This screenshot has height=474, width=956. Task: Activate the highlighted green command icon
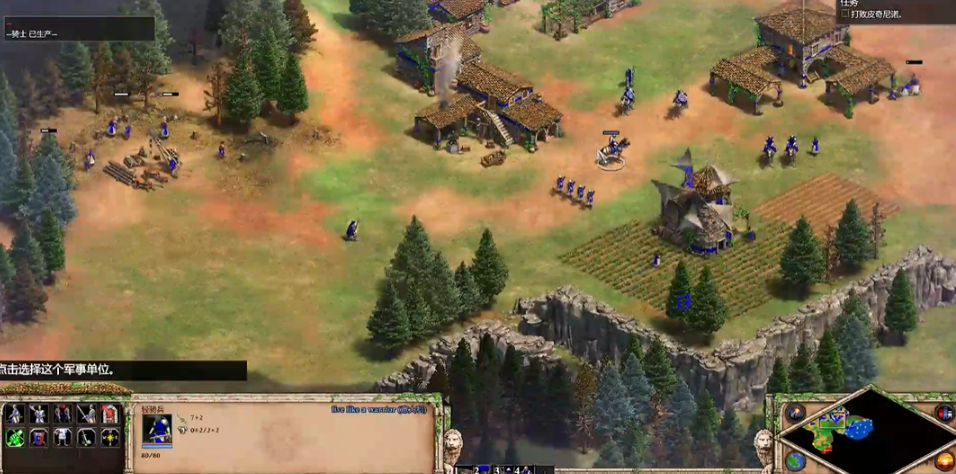pos(15,437)
